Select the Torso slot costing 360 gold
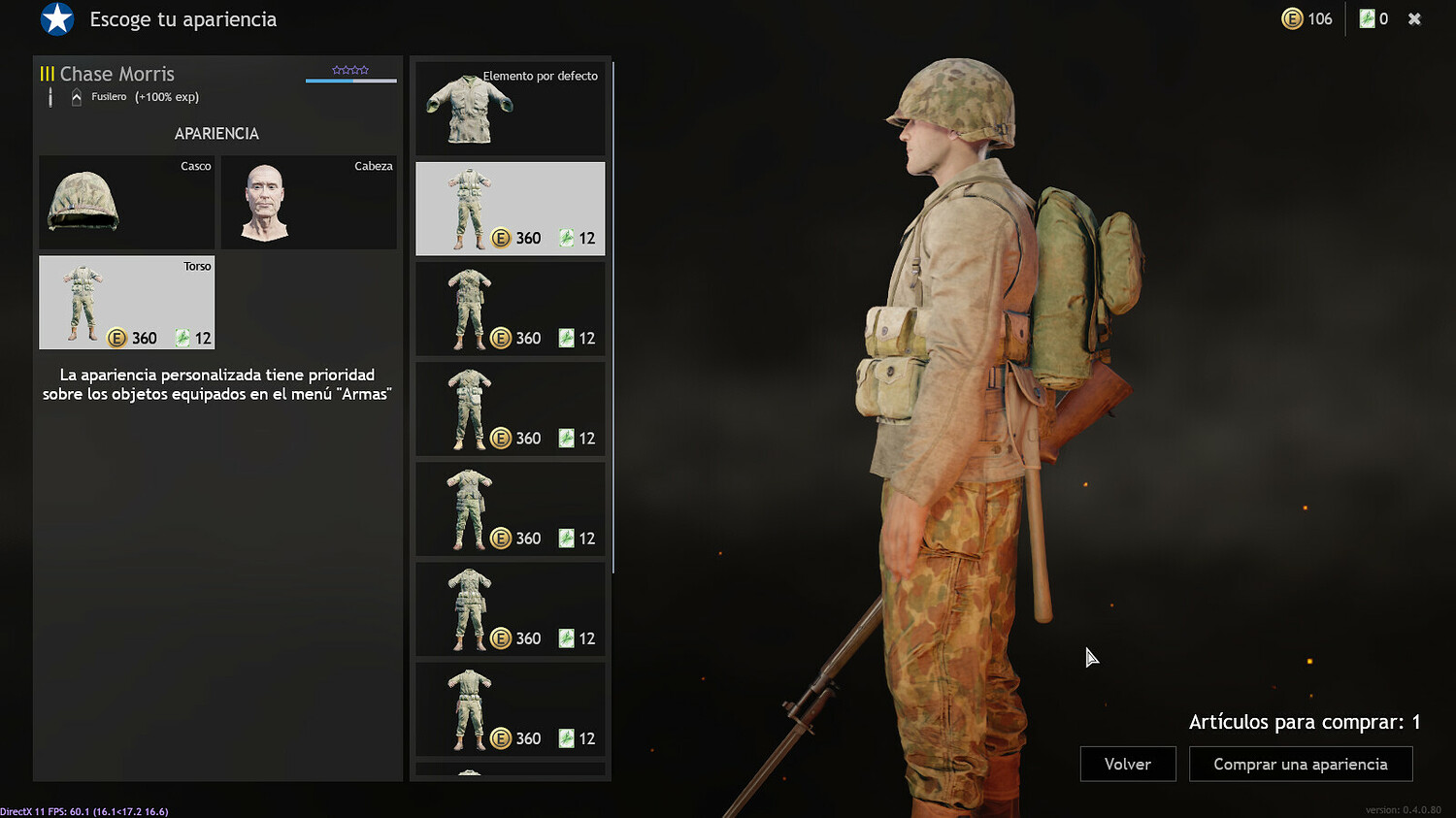Viewport: 1456px width, 818px height. (126, 302)
